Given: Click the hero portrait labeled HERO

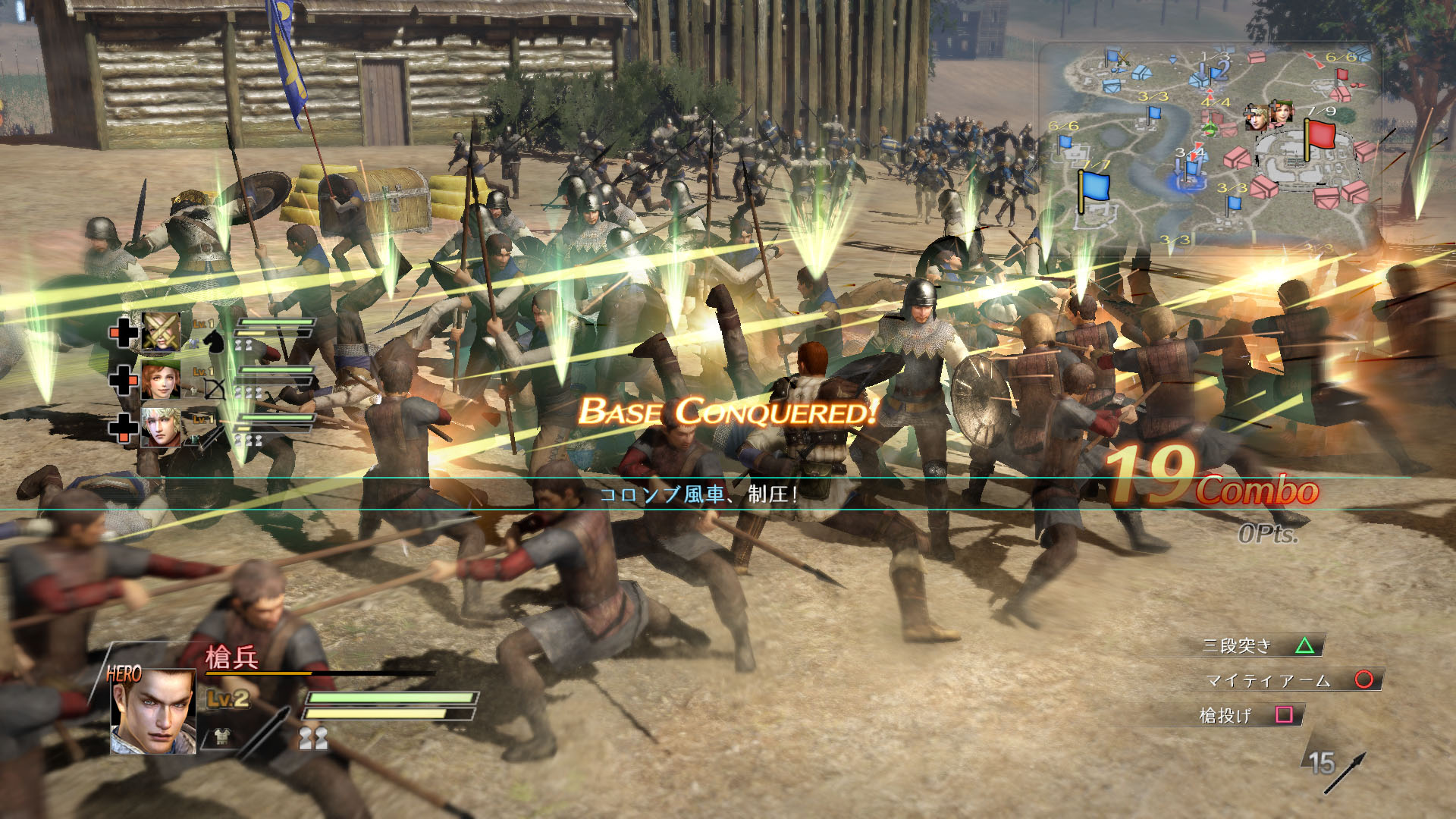Looking at the screenshot, I should click(x=154, y=711).
